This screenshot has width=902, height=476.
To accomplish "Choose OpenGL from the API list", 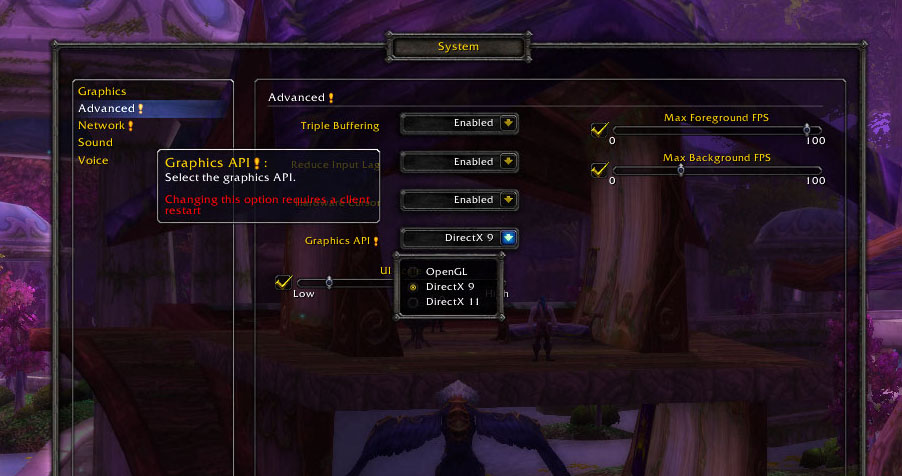I will click(x=446, y=271).
